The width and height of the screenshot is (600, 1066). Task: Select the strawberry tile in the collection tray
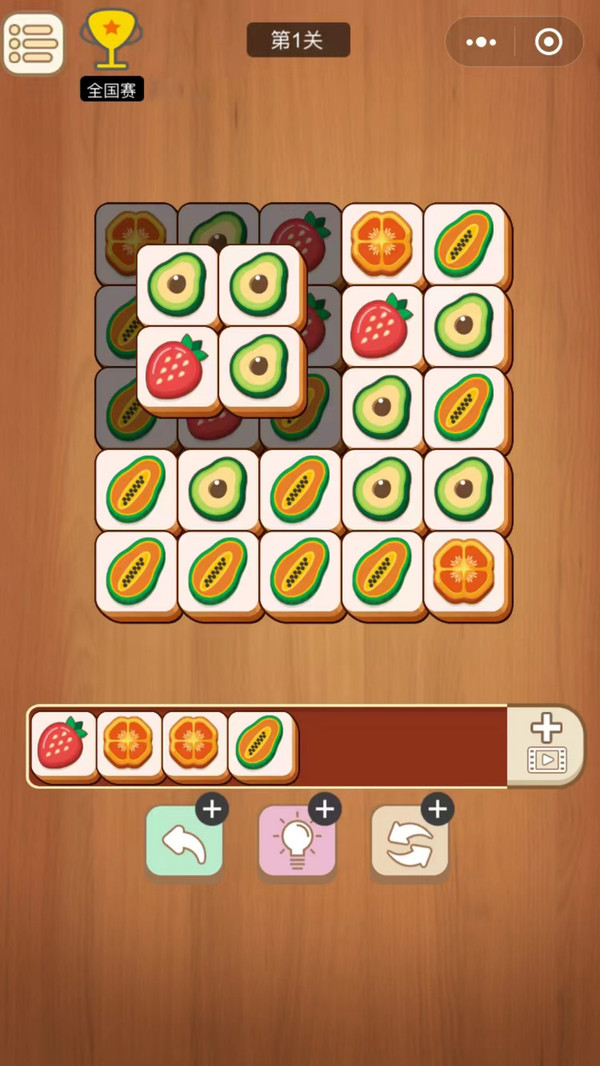[x=63, y=745]
